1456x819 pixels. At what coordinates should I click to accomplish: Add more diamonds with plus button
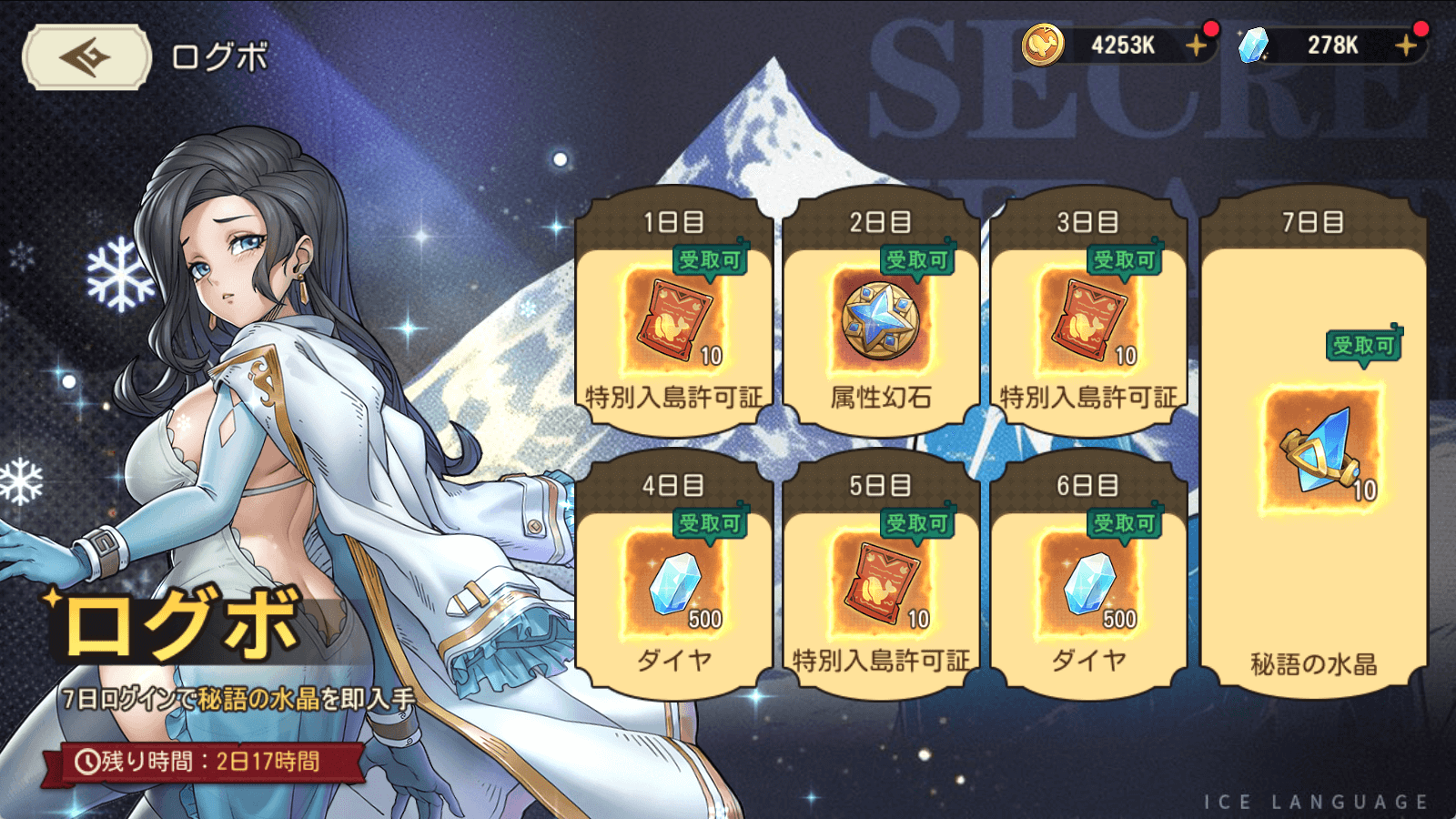(x=1406, y=45)
